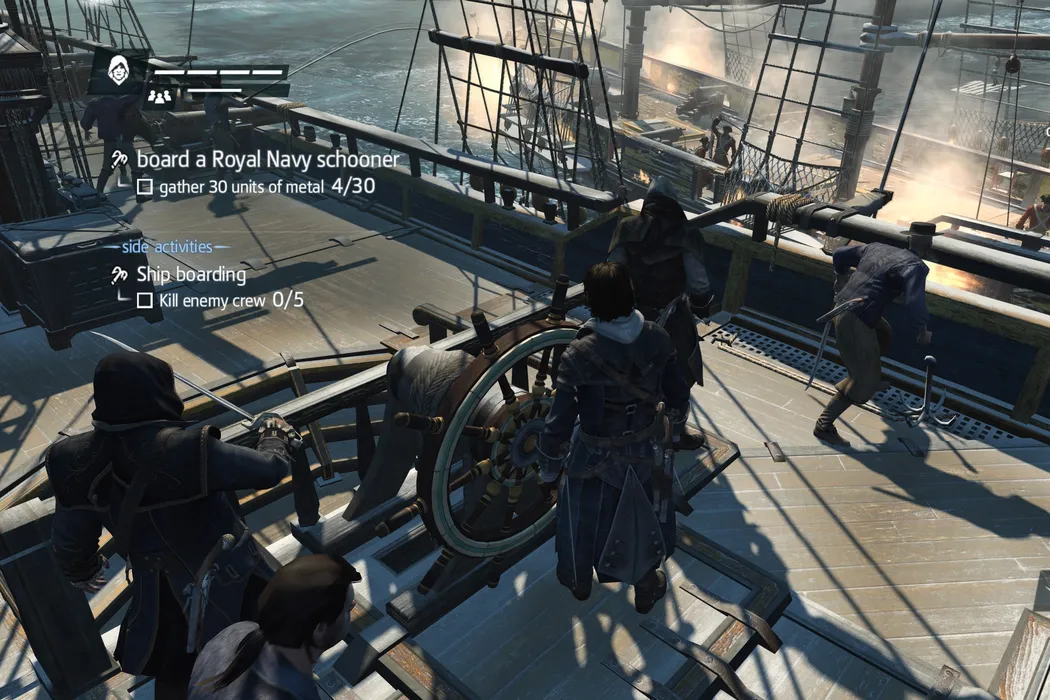
Task: Select the crew members icon
Action: (x=160, y=96)
